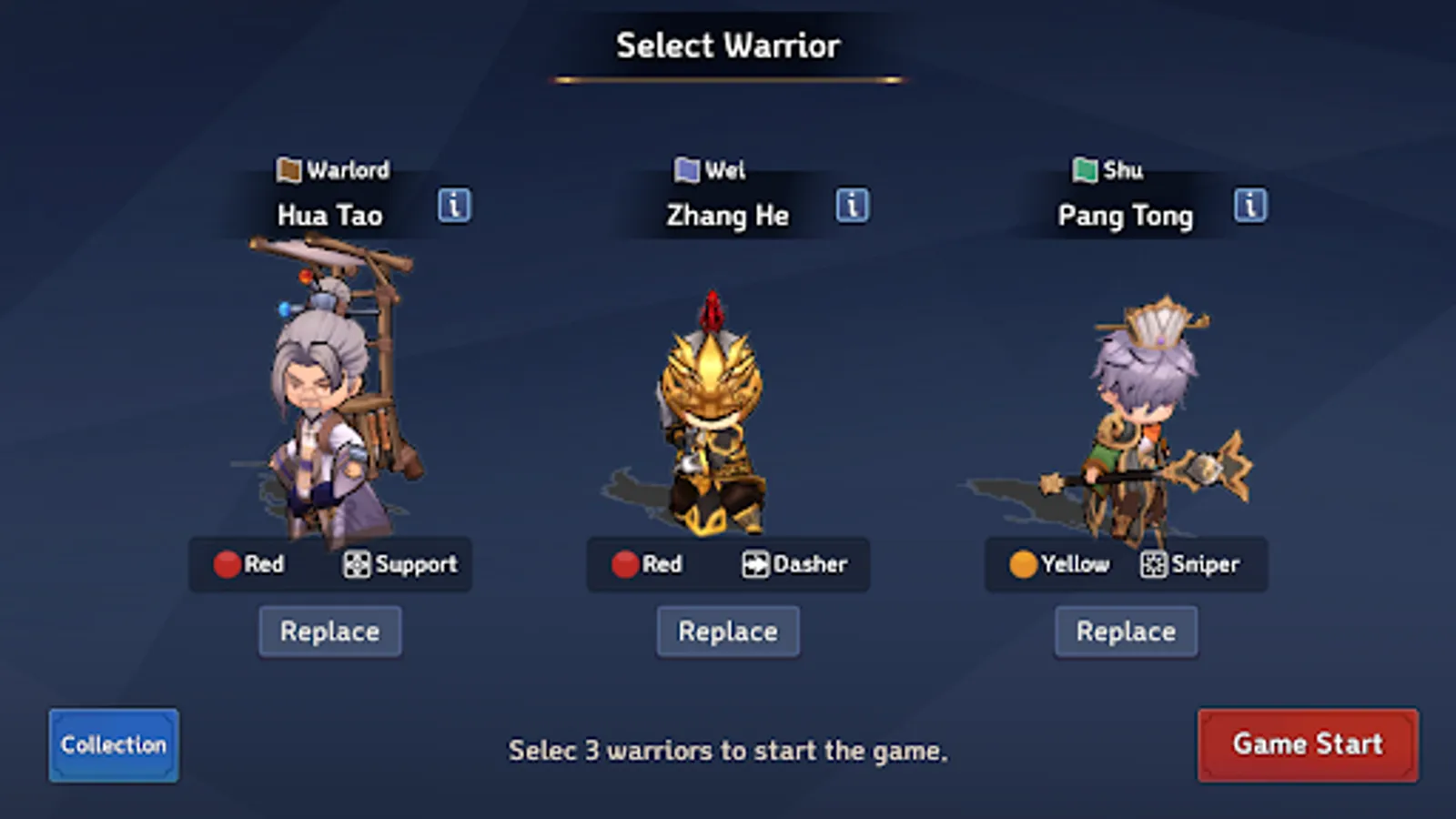Replace the warrior Pang Tong
Image resolution: width=1456 pixels, height=819 pixels.
tap(1126, 631)
